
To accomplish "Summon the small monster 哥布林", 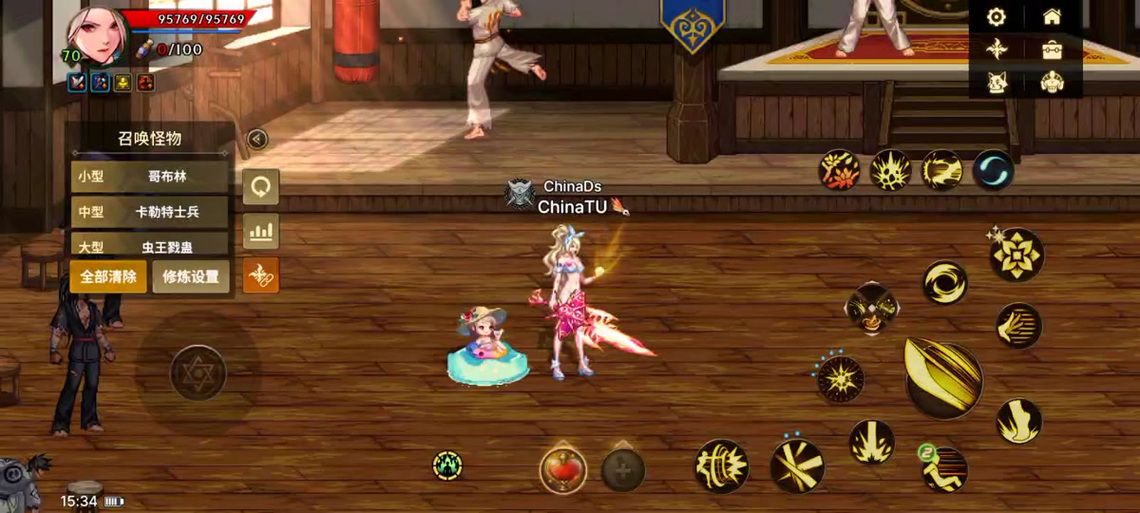I will coord(150,177).
